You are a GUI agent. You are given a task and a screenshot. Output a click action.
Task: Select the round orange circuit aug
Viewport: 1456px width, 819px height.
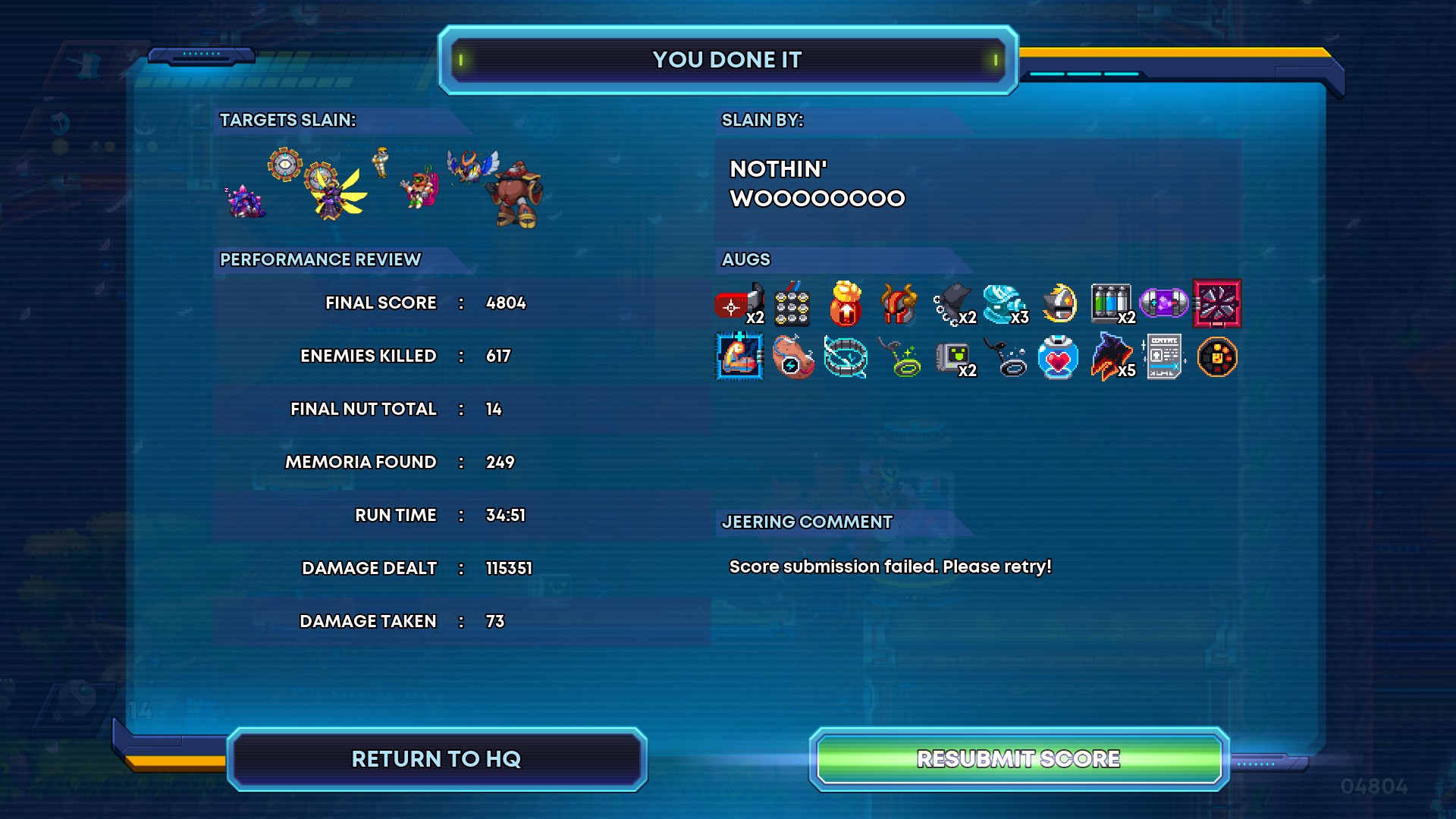[x=1217, y=357]
